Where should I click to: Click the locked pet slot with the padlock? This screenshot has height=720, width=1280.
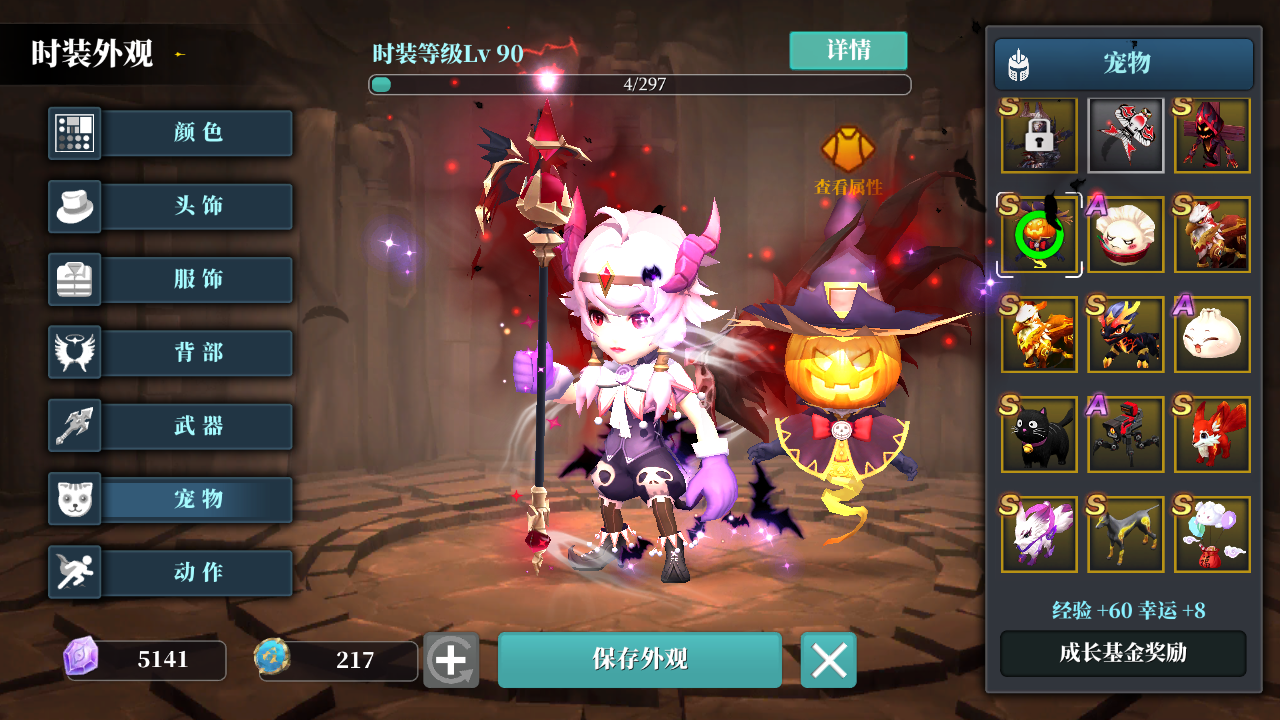[x=1039, y=135]
